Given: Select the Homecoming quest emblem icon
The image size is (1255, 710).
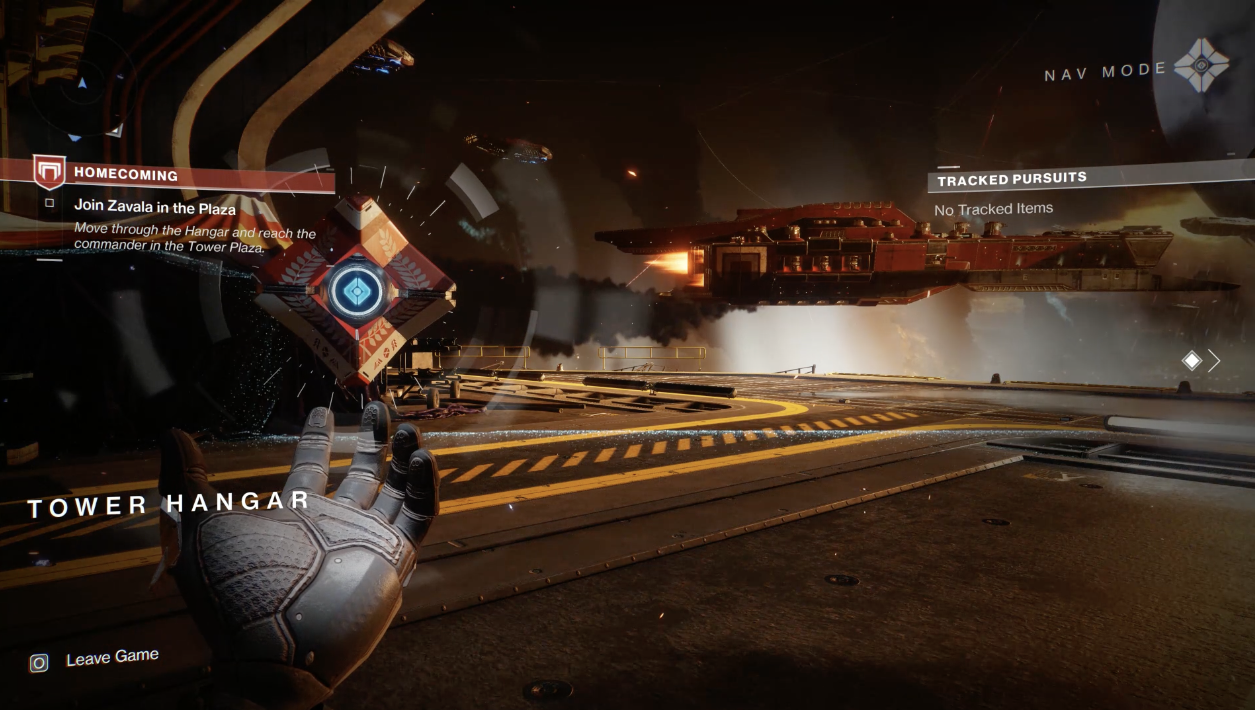Looking at the screenshot, I should [48, 171].
